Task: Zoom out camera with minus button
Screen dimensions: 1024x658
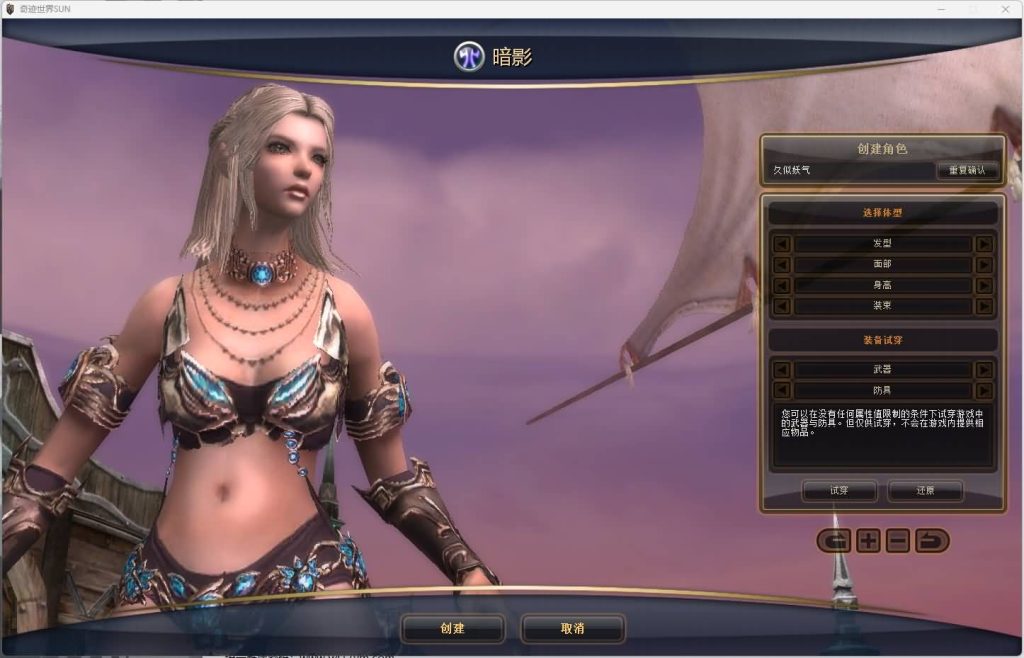Action: pyautogui.click(x=898, y=541)
